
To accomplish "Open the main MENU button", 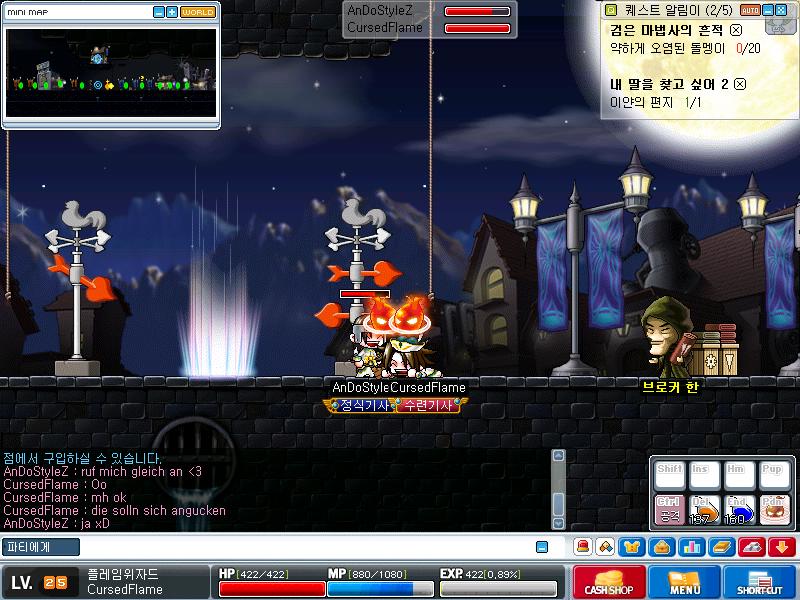I will pos(685,581).
